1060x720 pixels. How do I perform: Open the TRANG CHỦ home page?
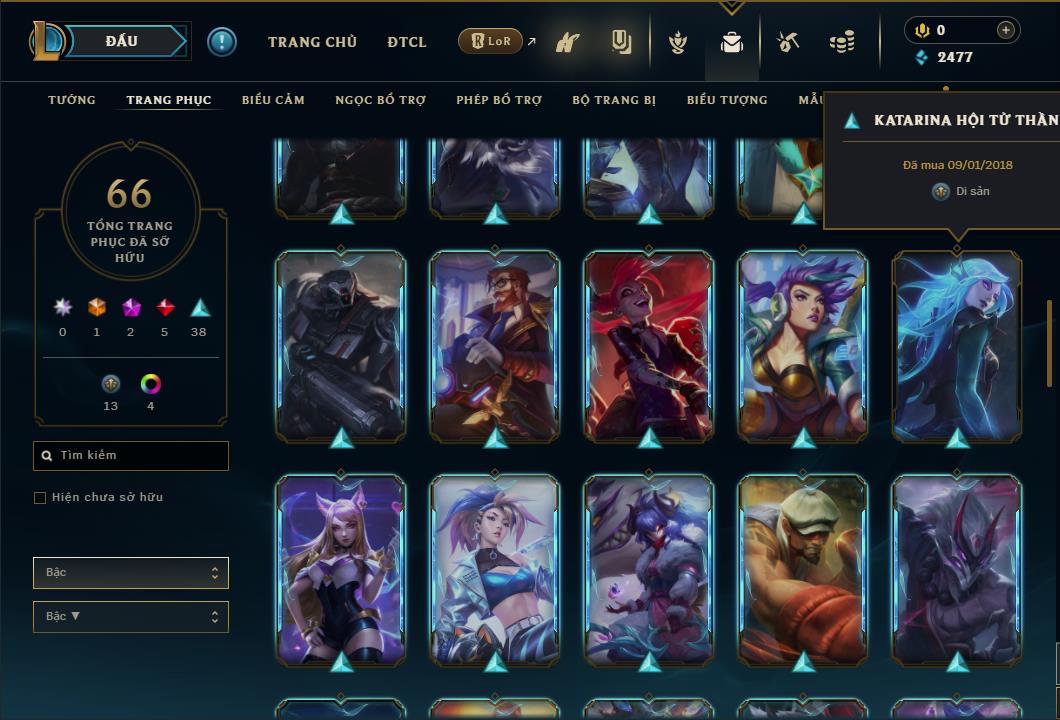[x=312, y=42]
